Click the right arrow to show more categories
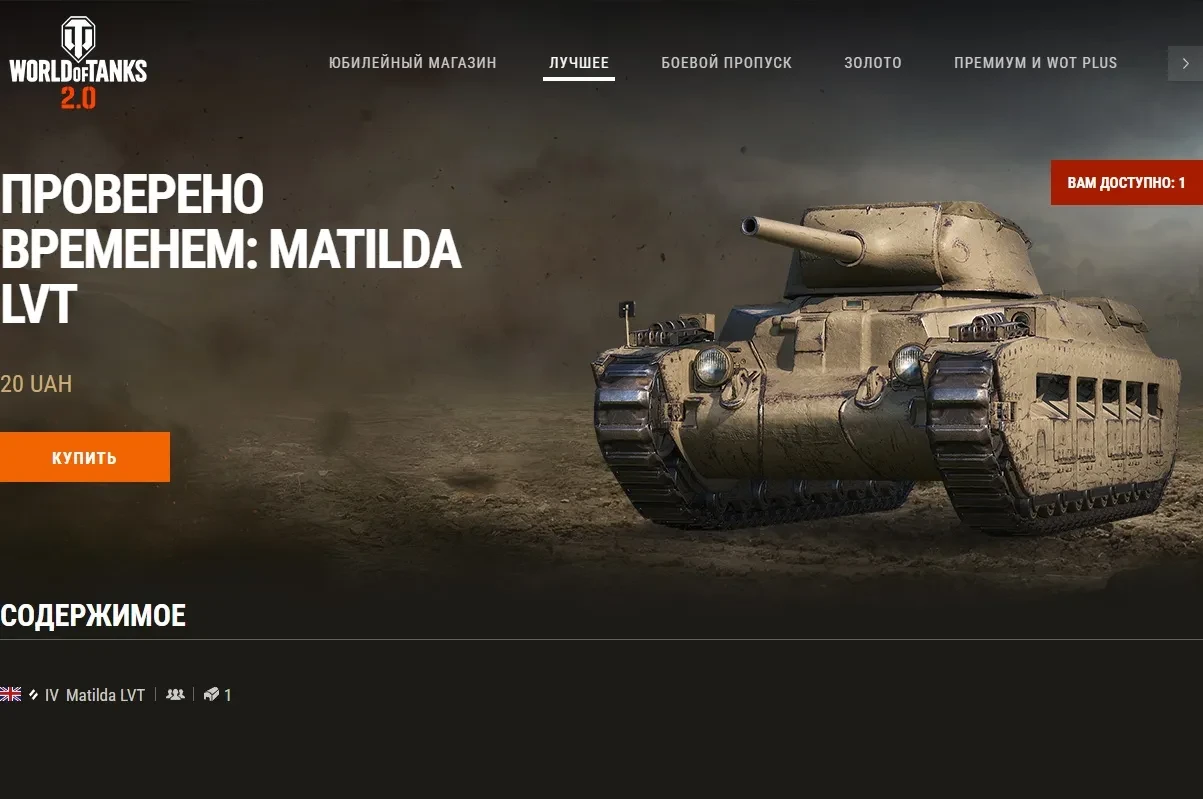The width and height of the screenshot is (1203, 799). 1185,63
